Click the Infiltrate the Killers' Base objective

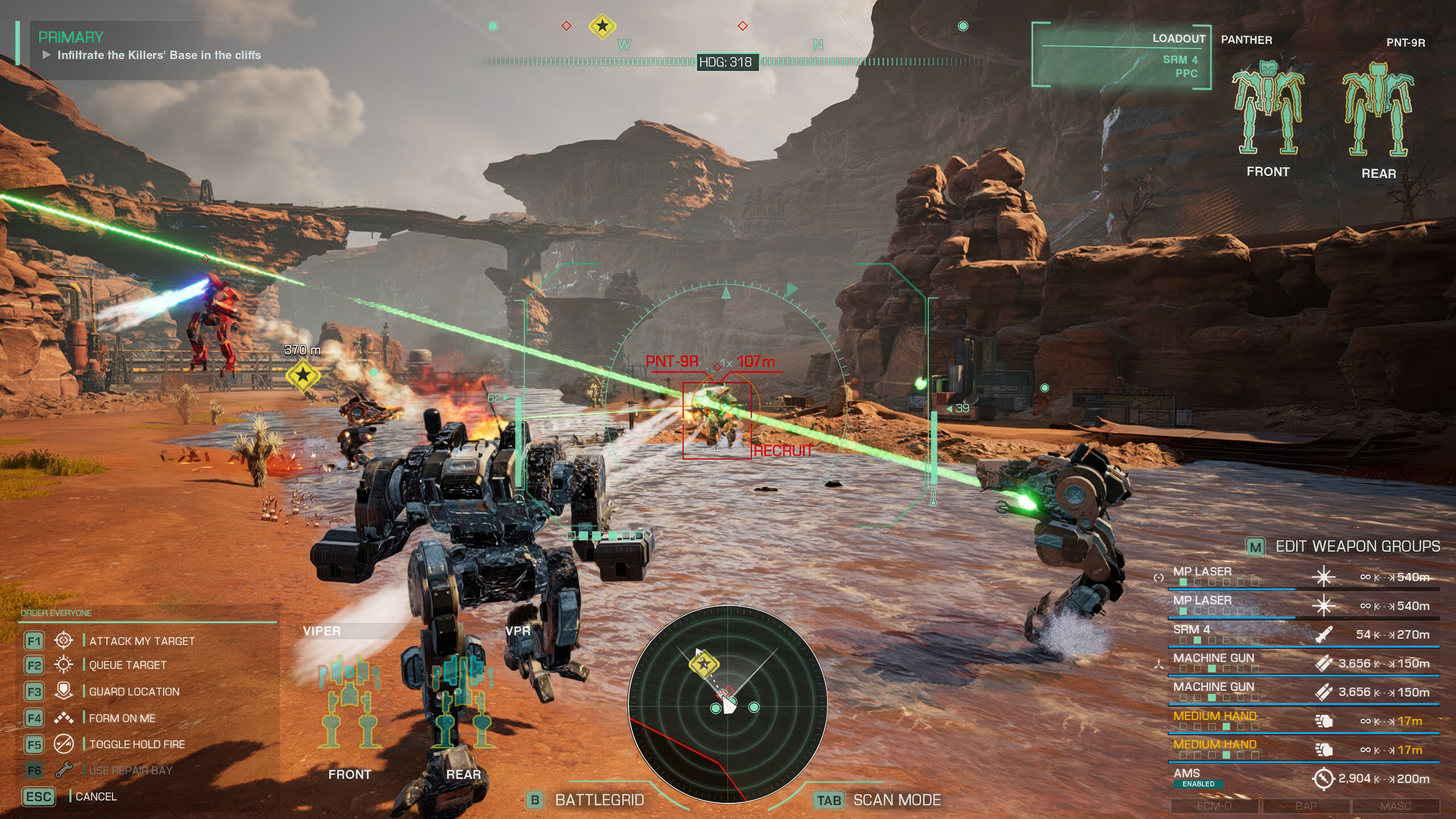coord(158,55)
